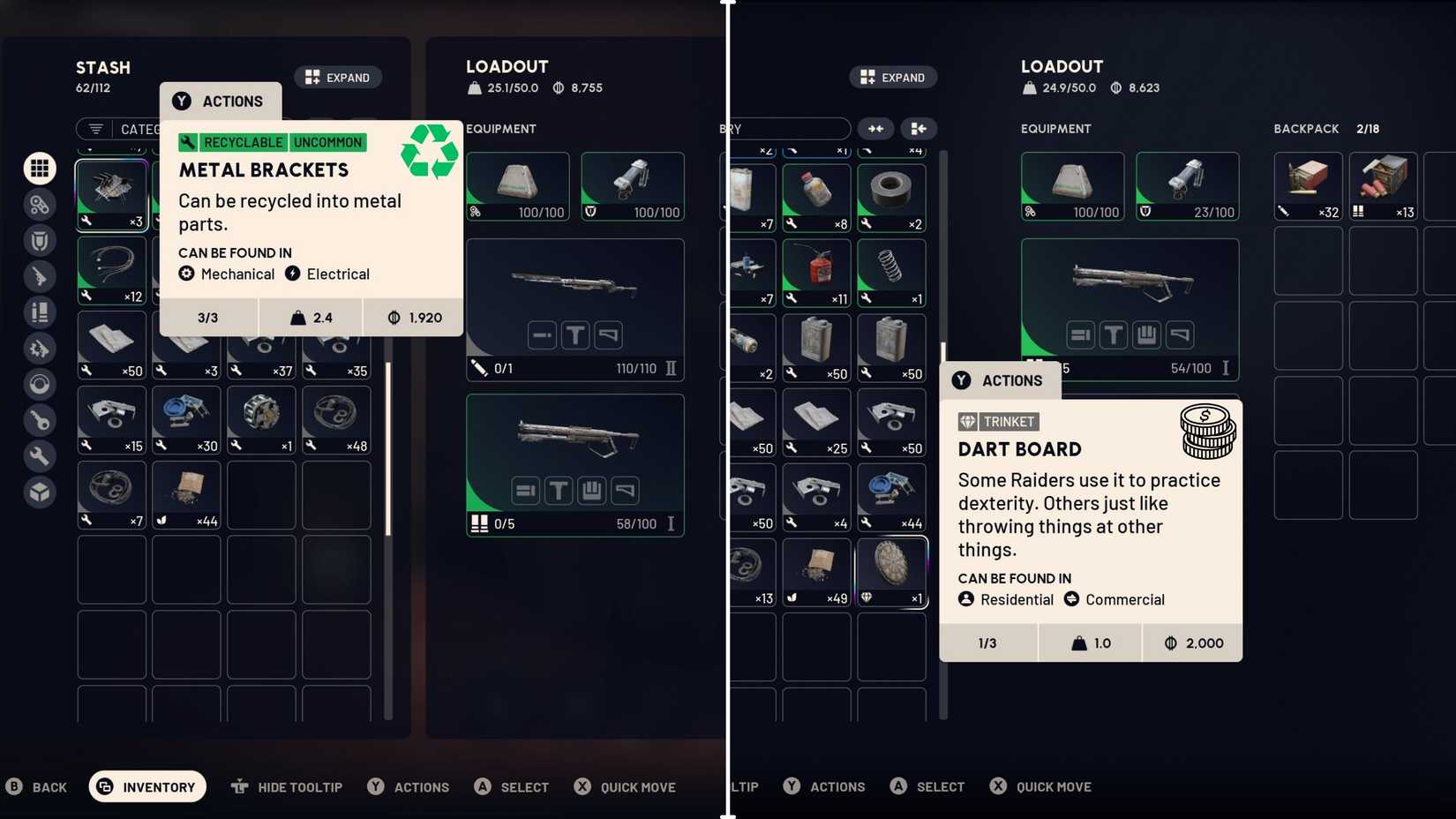The image size is (1456, 819).
Task: Select the cube misc category filter icon
Action: point(40,492)
